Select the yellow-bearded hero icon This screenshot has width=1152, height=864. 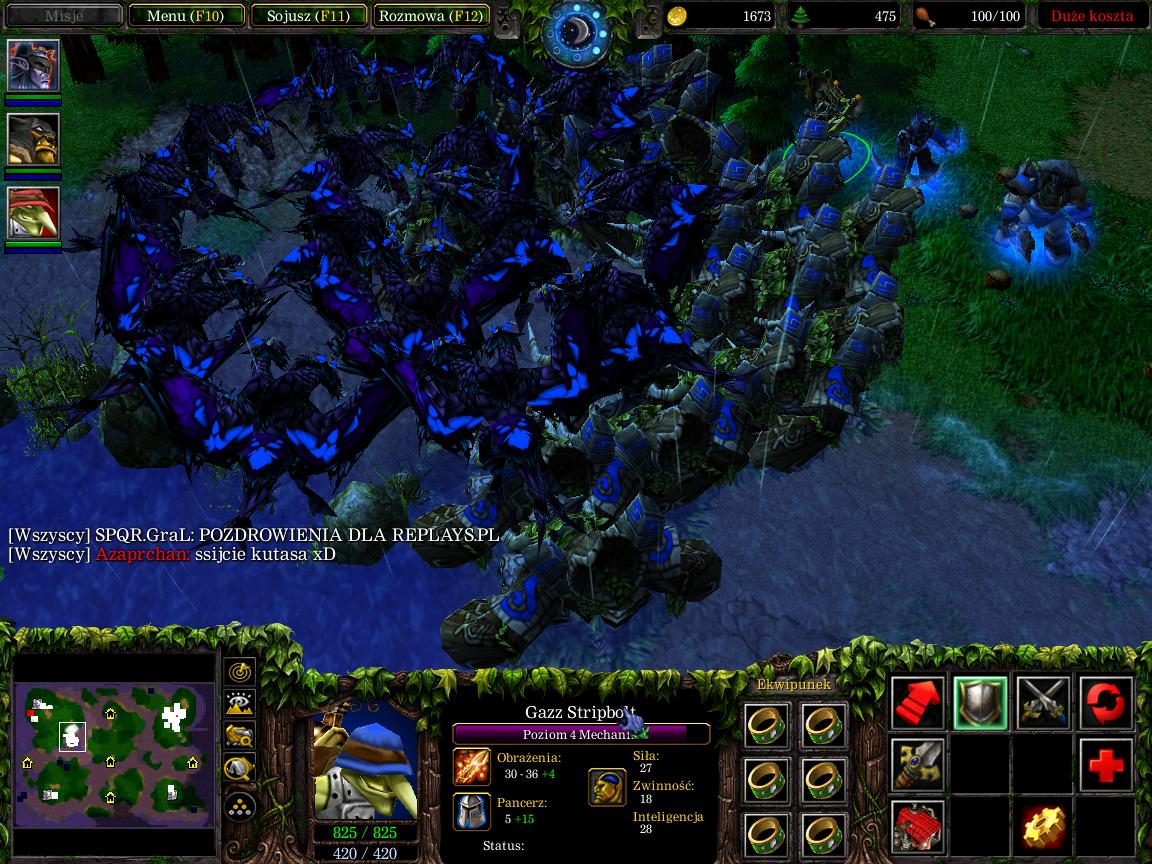[x=34, y=139]
